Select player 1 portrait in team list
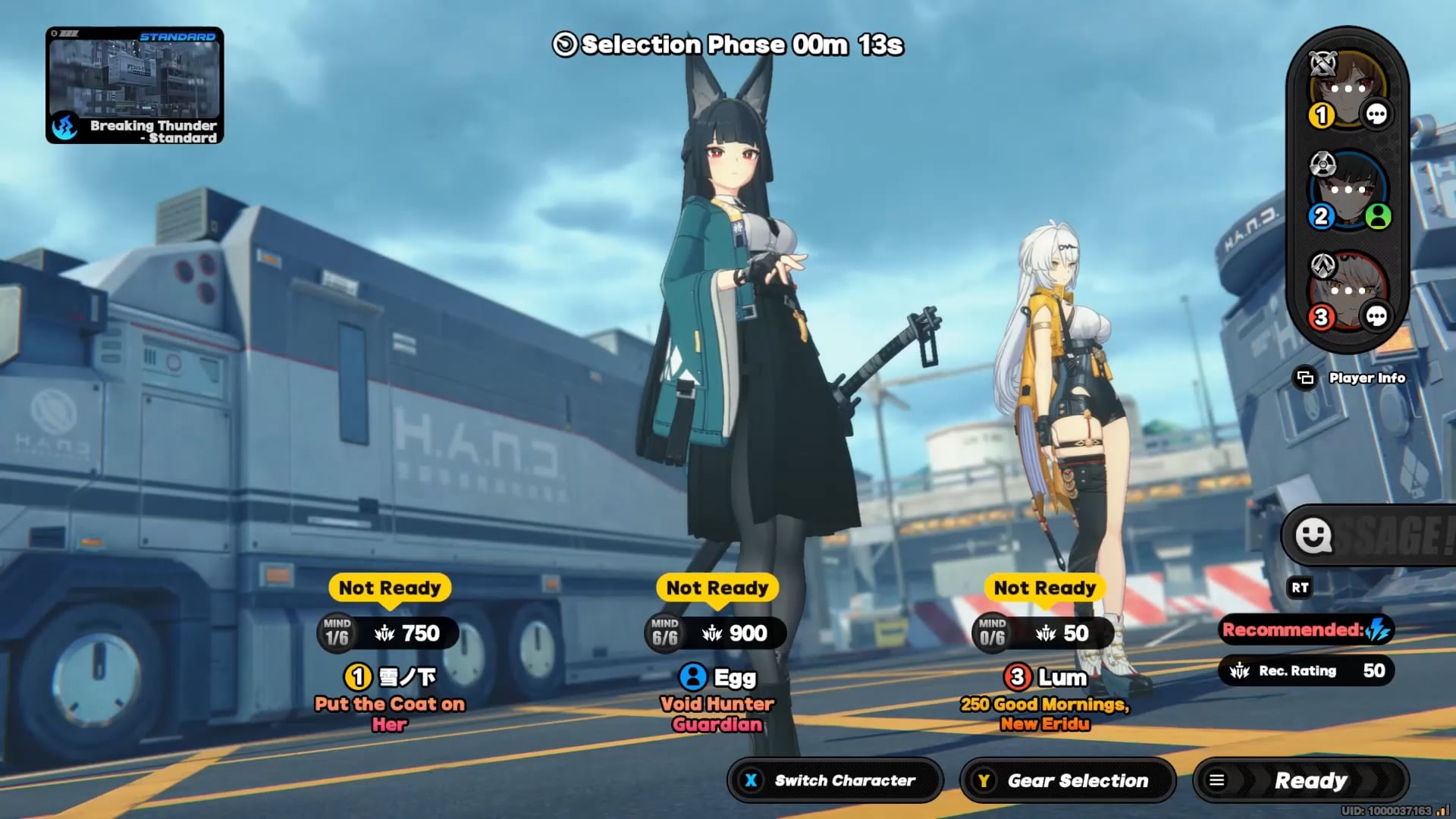 click(1348, 88)
